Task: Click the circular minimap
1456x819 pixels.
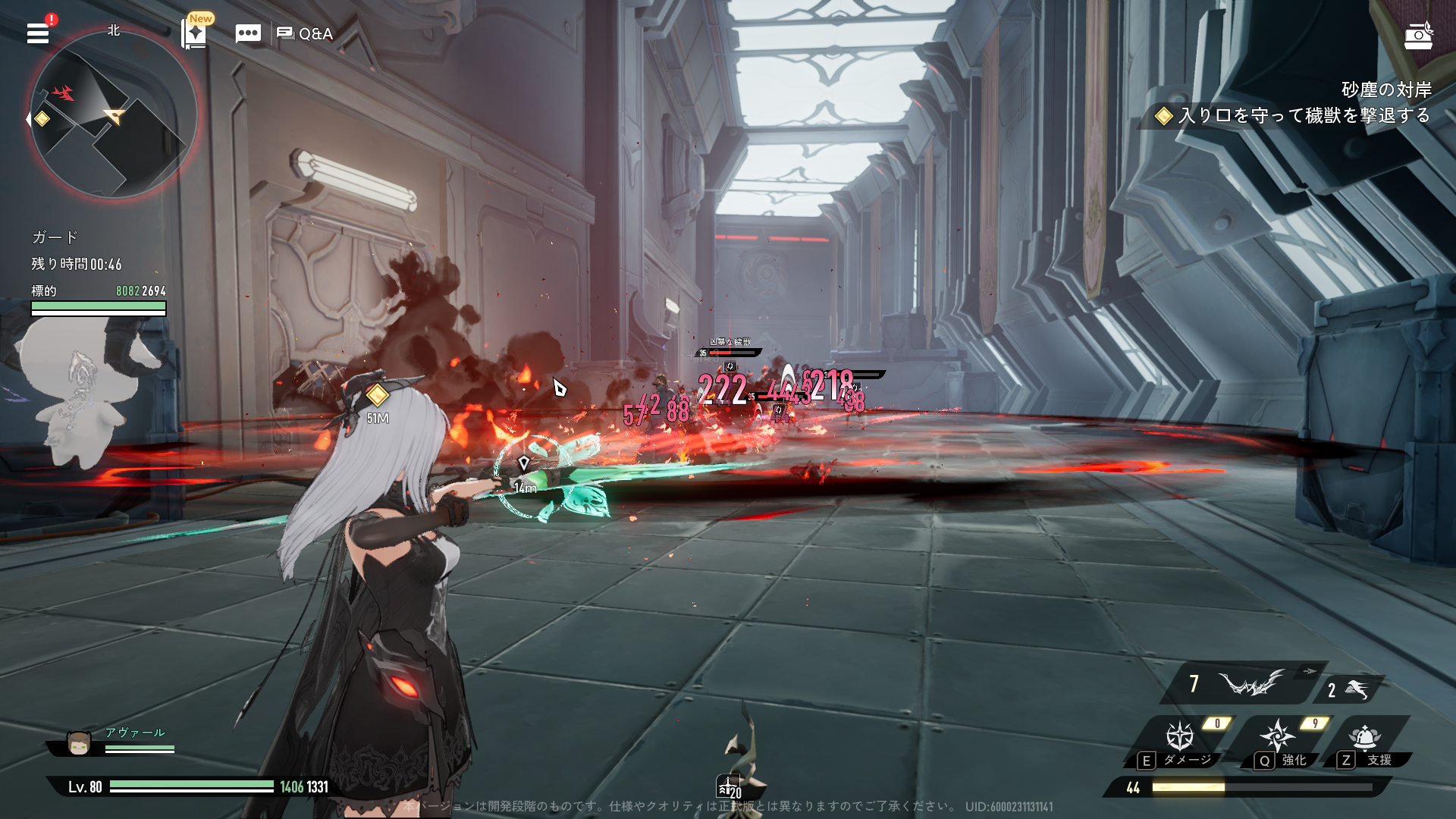Action: (114, 115)
